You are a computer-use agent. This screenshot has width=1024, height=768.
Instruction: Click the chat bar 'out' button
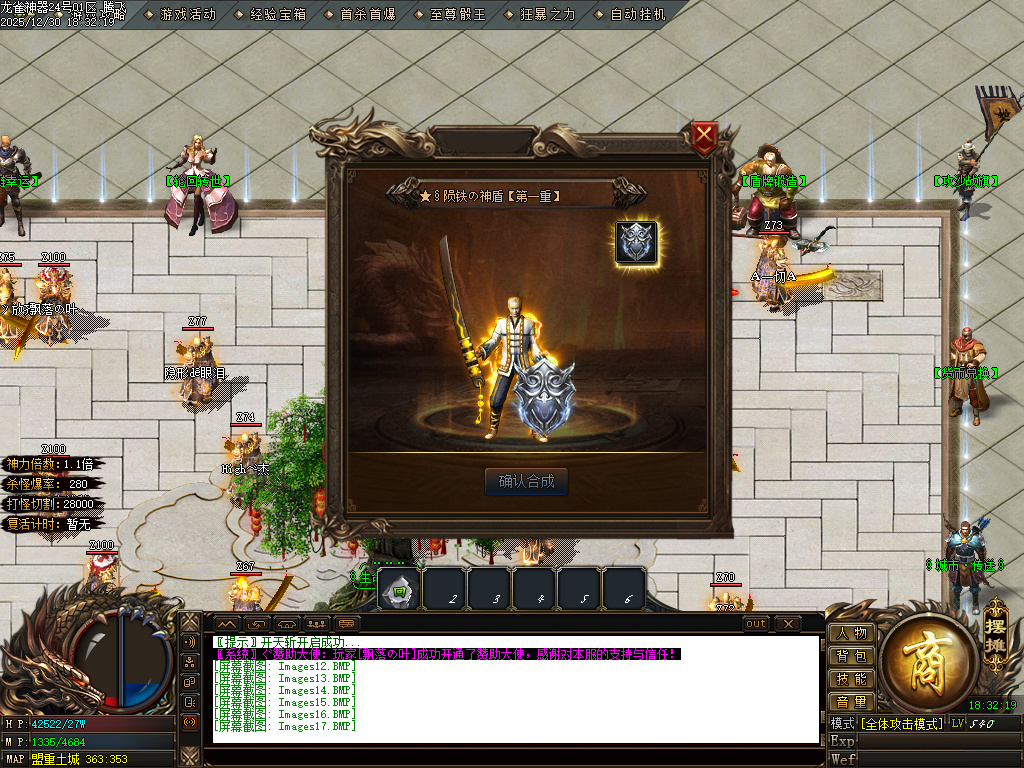757,624
